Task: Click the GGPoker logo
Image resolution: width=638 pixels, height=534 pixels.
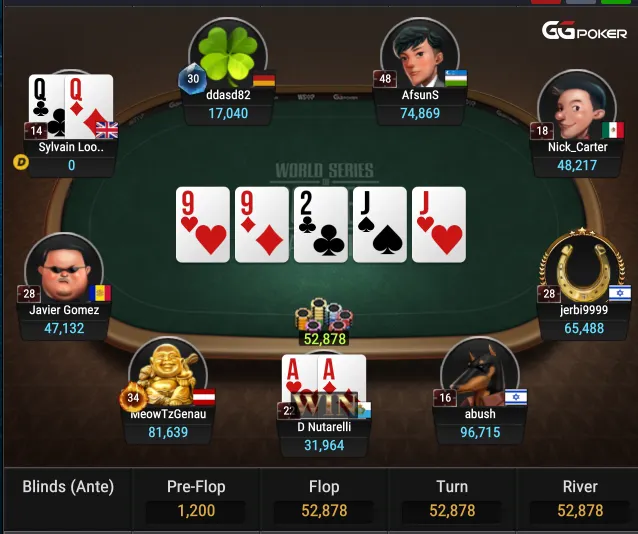Action: click(x=584, y=31)
